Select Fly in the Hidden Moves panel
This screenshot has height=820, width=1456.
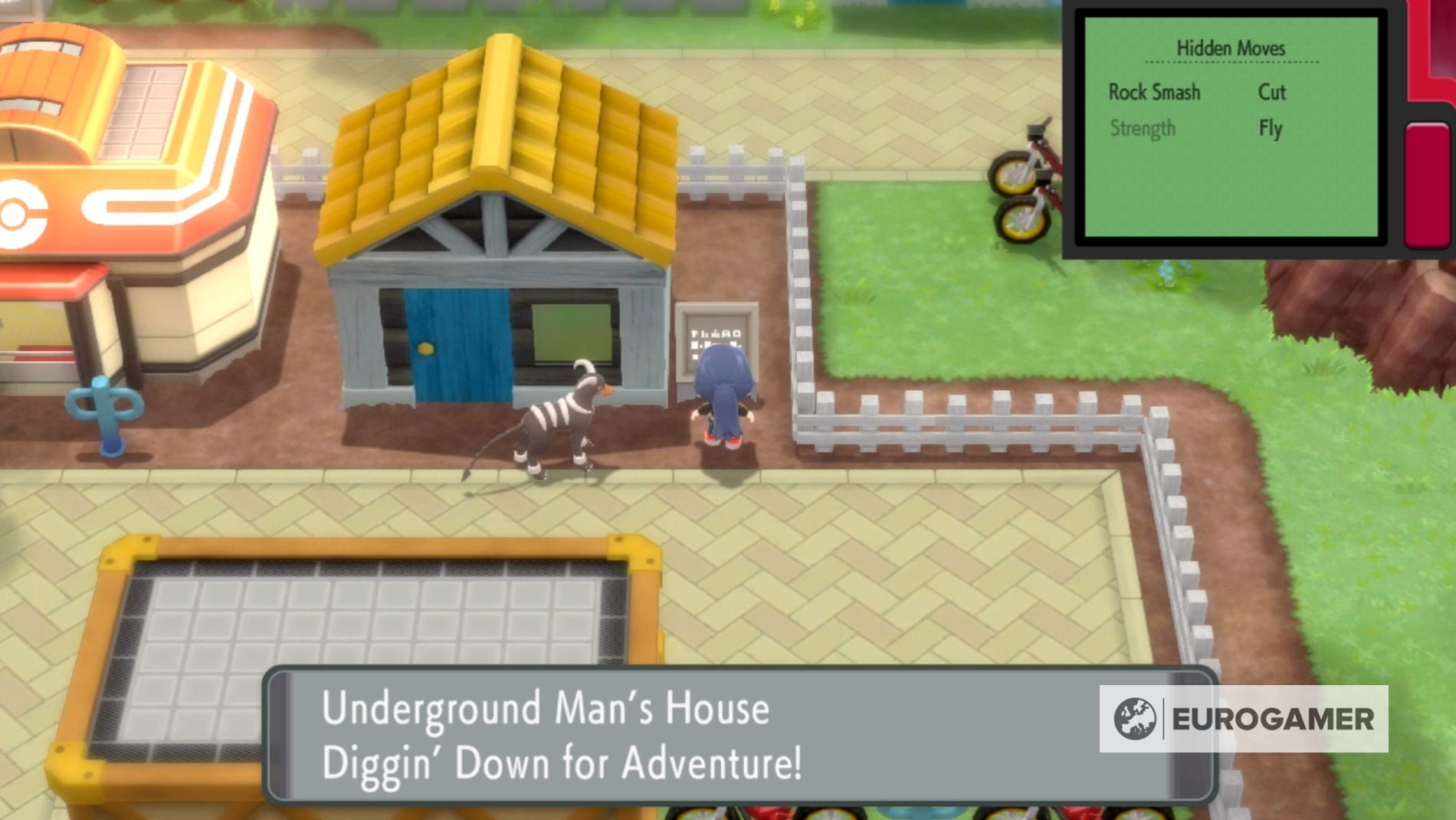[x=1271, y=129]
